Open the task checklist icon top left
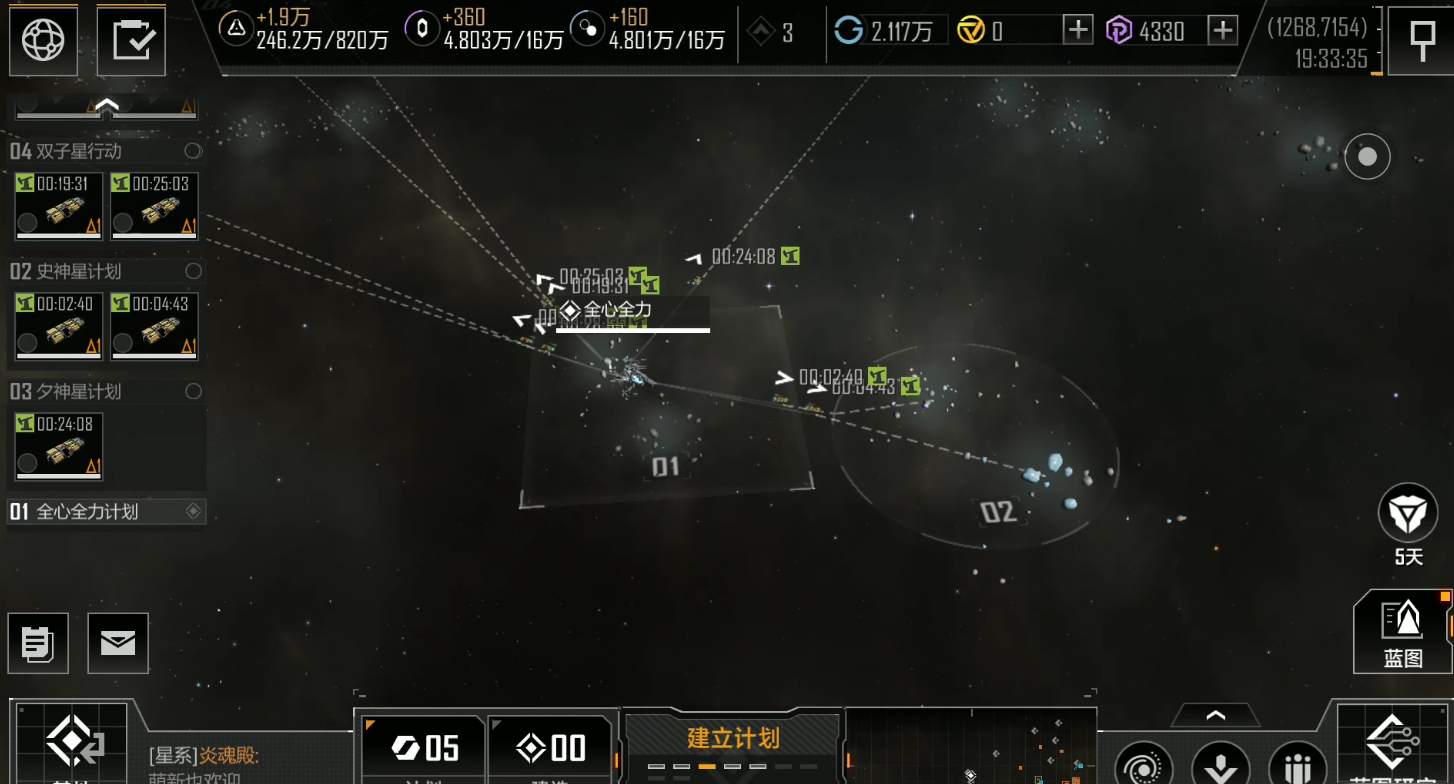Image resolution: width=1454 pixels, height=784 pixels. click(x=131, y=40)
